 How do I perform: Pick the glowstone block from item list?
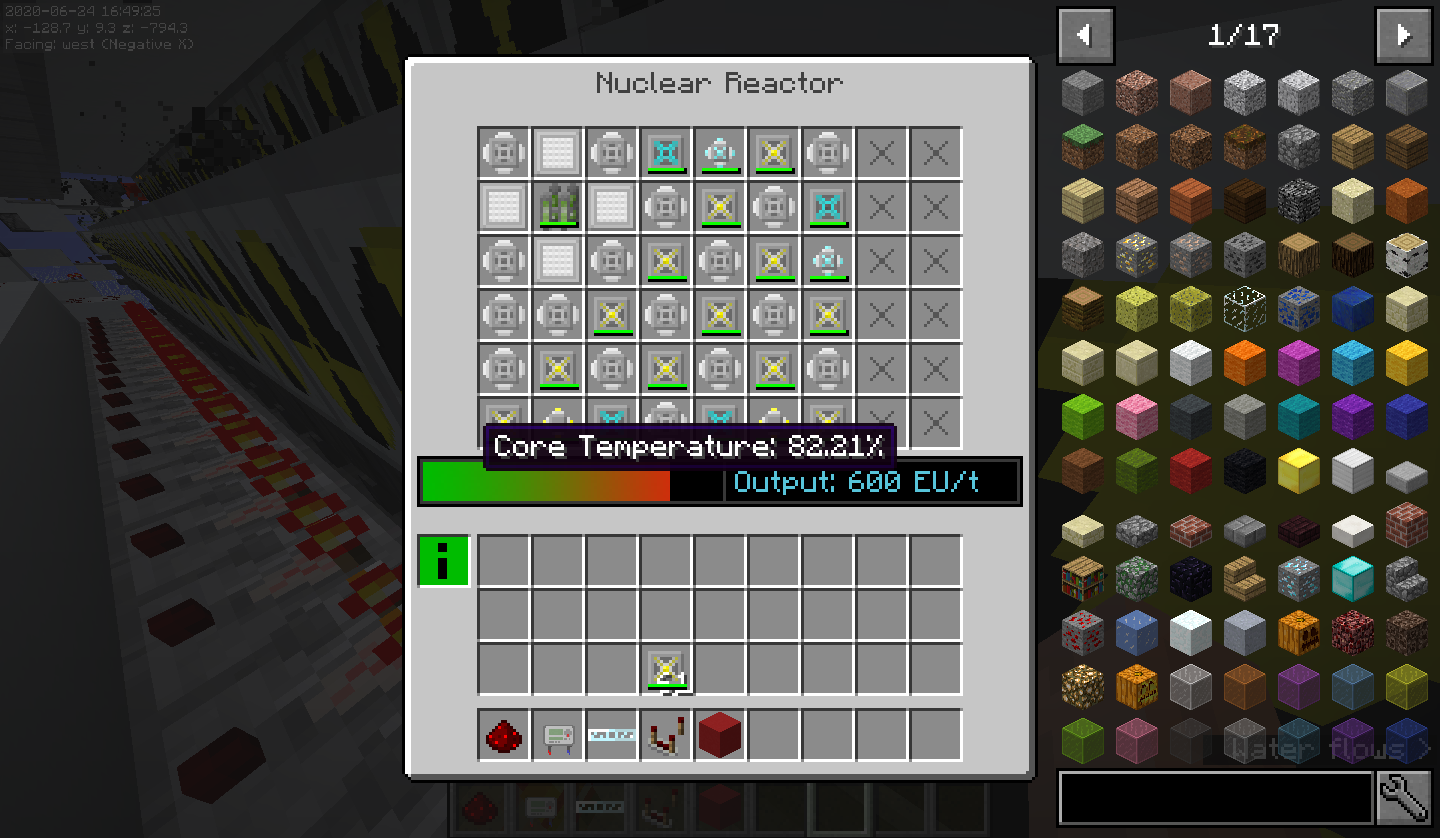(x=1083, y=686)
